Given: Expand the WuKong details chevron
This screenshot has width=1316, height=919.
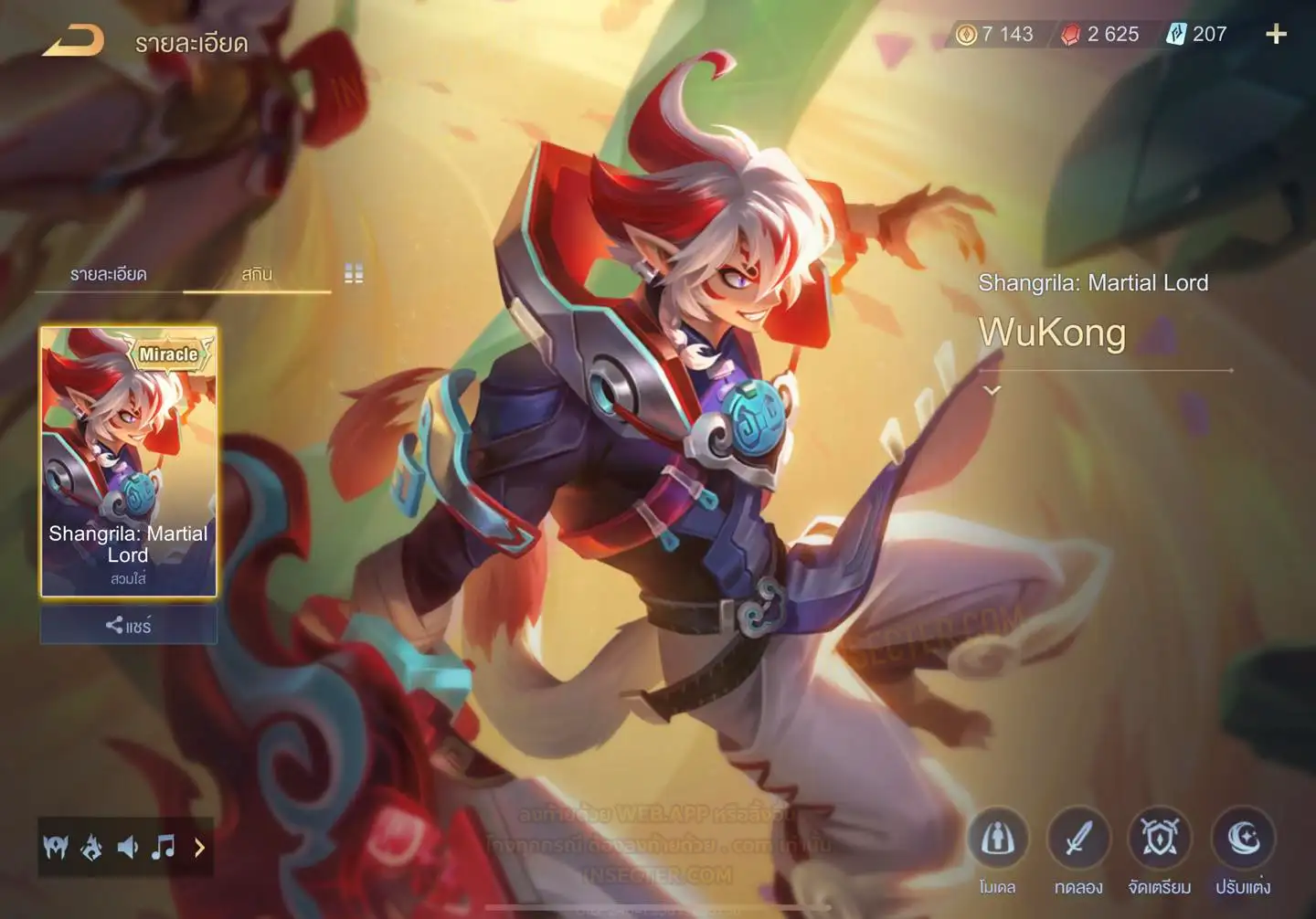Looking at the screenshot, I should [992, 391].
